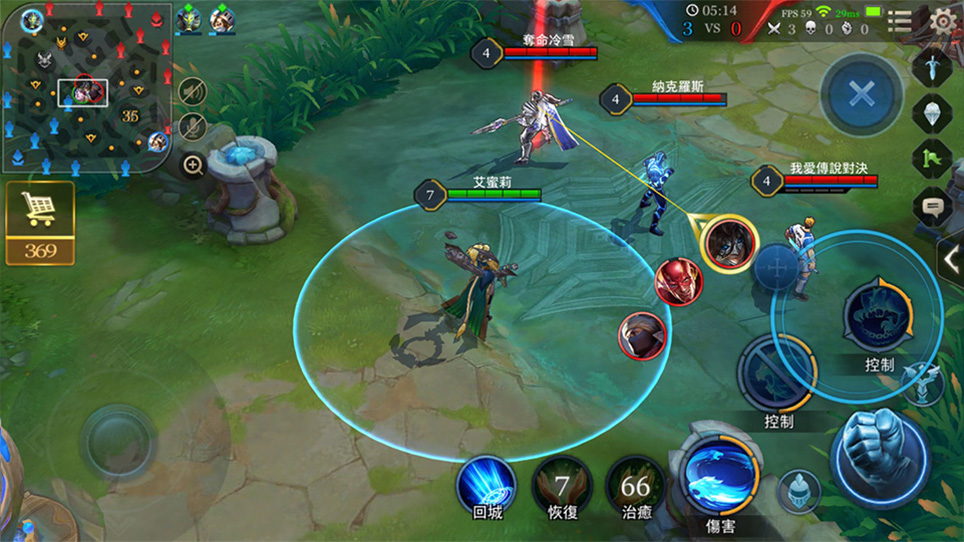Image resolution: width=964 pixels, height=542 pixels.
Task: Open the quick chat bubble
Action: coord(931,207)
